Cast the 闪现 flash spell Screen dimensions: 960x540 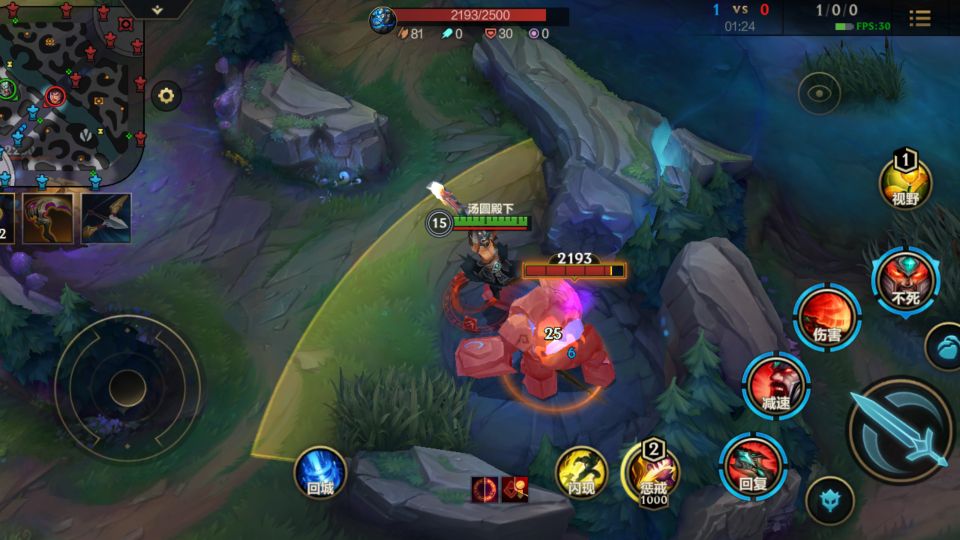(581, 471)
